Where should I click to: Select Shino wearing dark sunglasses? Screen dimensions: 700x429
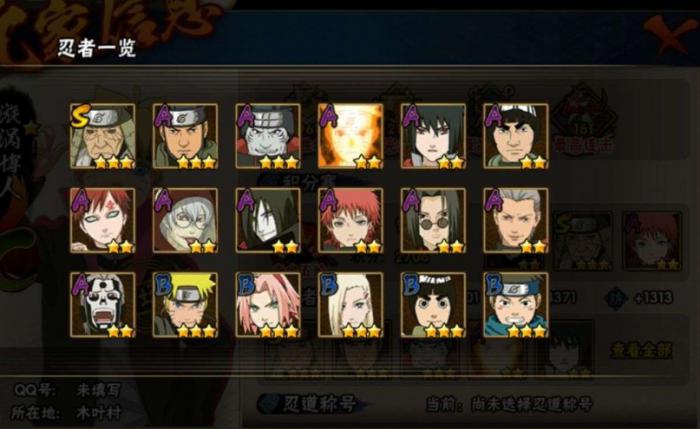[x=433, y=220]
